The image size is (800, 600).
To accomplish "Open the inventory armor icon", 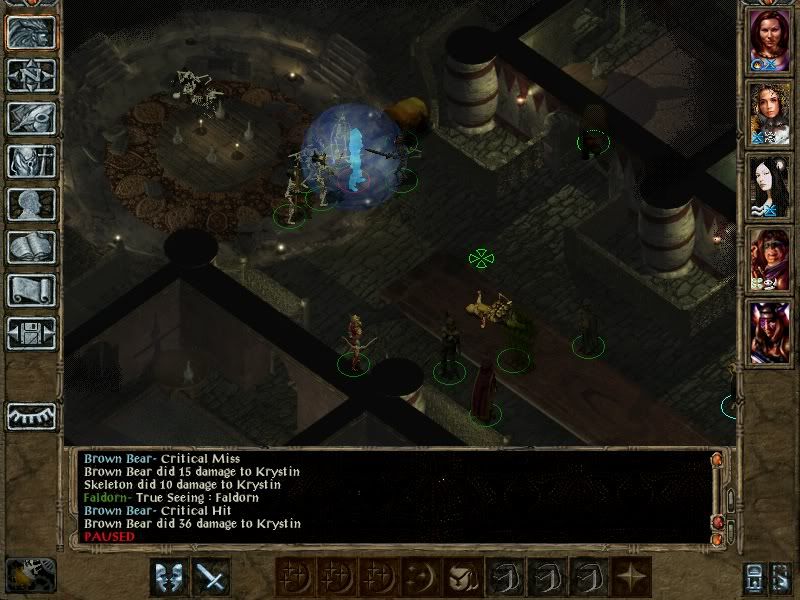I will click(x=30, y=161).
